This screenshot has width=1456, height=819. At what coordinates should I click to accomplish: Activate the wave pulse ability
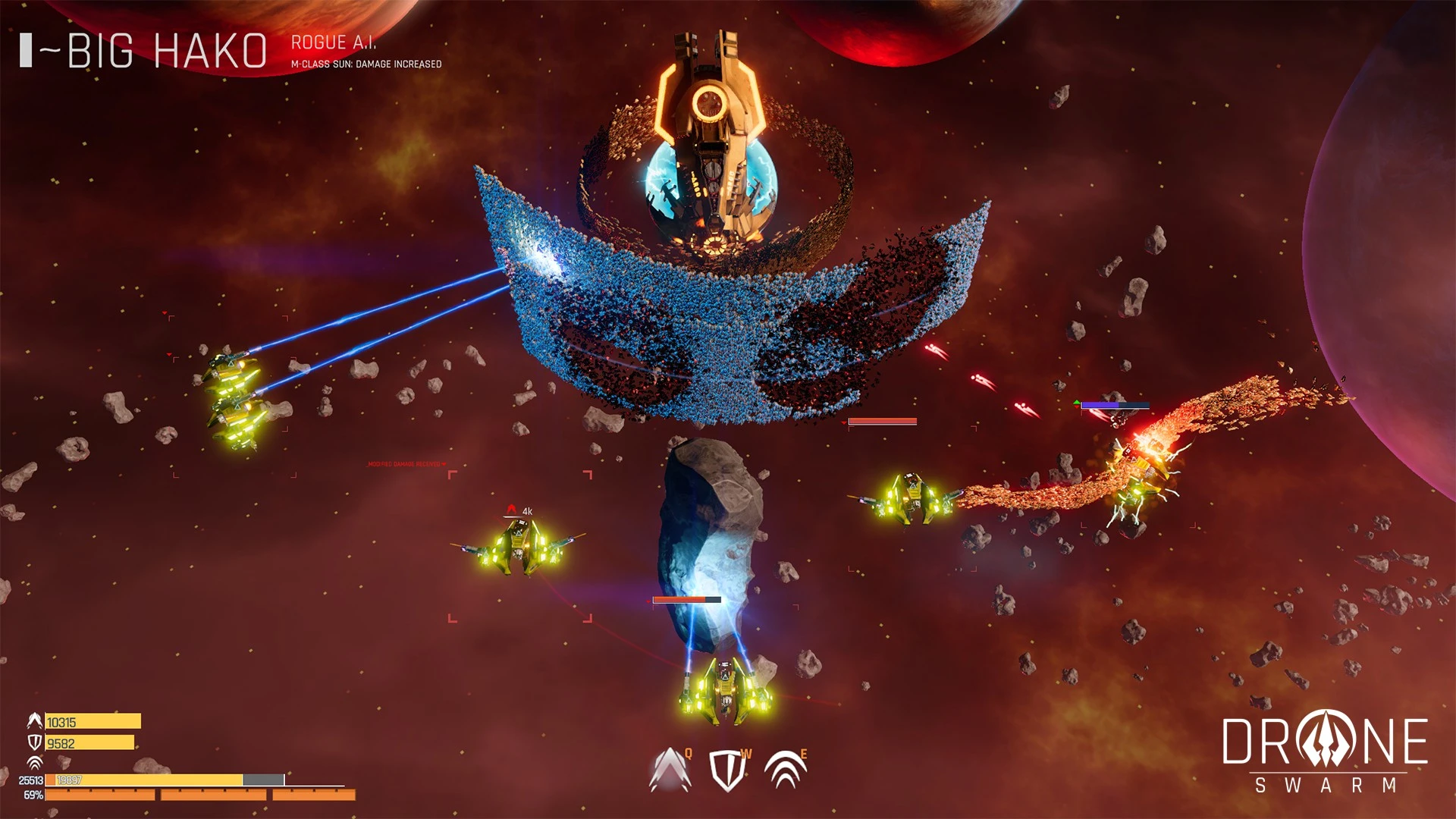coord(785,770)
